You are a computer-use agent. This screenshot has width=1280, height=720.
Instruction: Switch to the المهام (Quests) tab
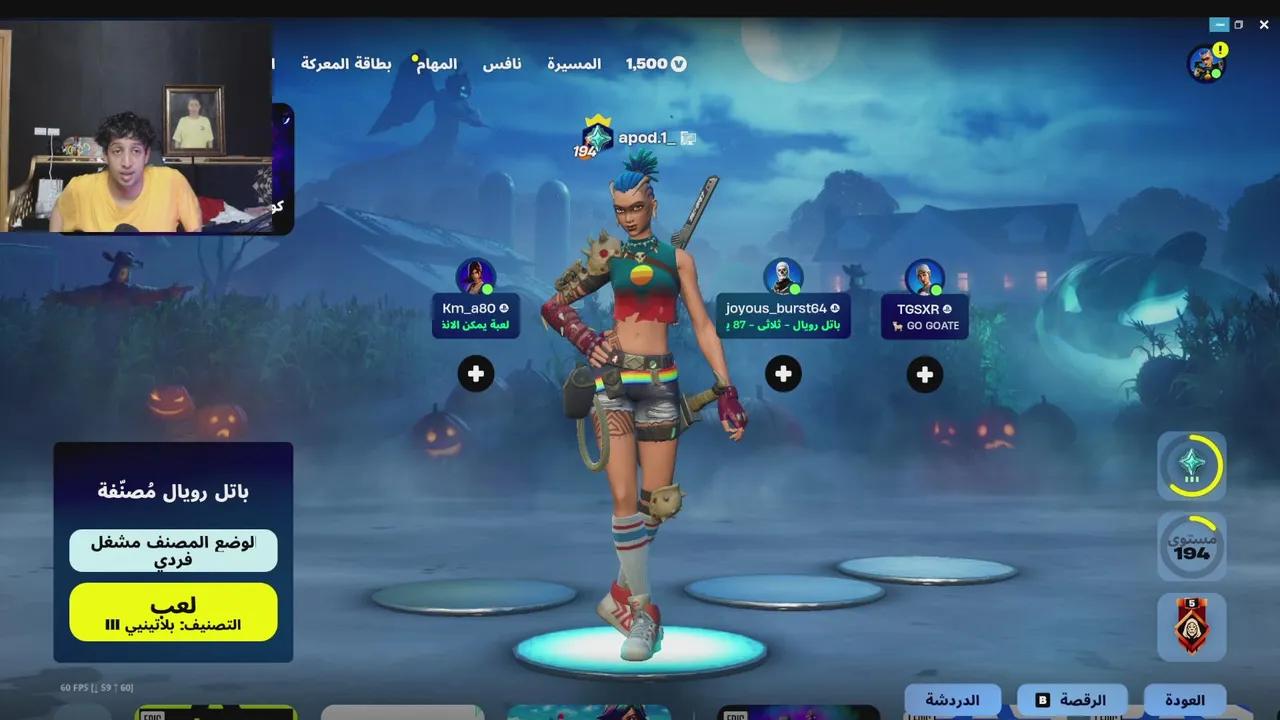point(438,63)
